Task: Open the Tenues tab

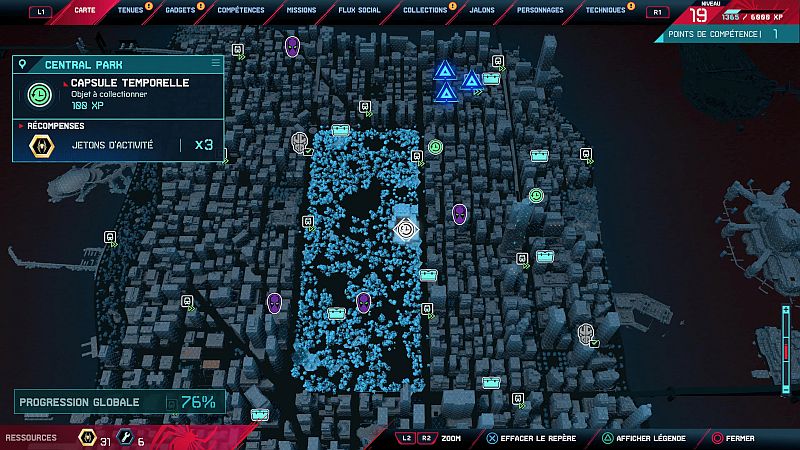Action: [x=130, y=11]
